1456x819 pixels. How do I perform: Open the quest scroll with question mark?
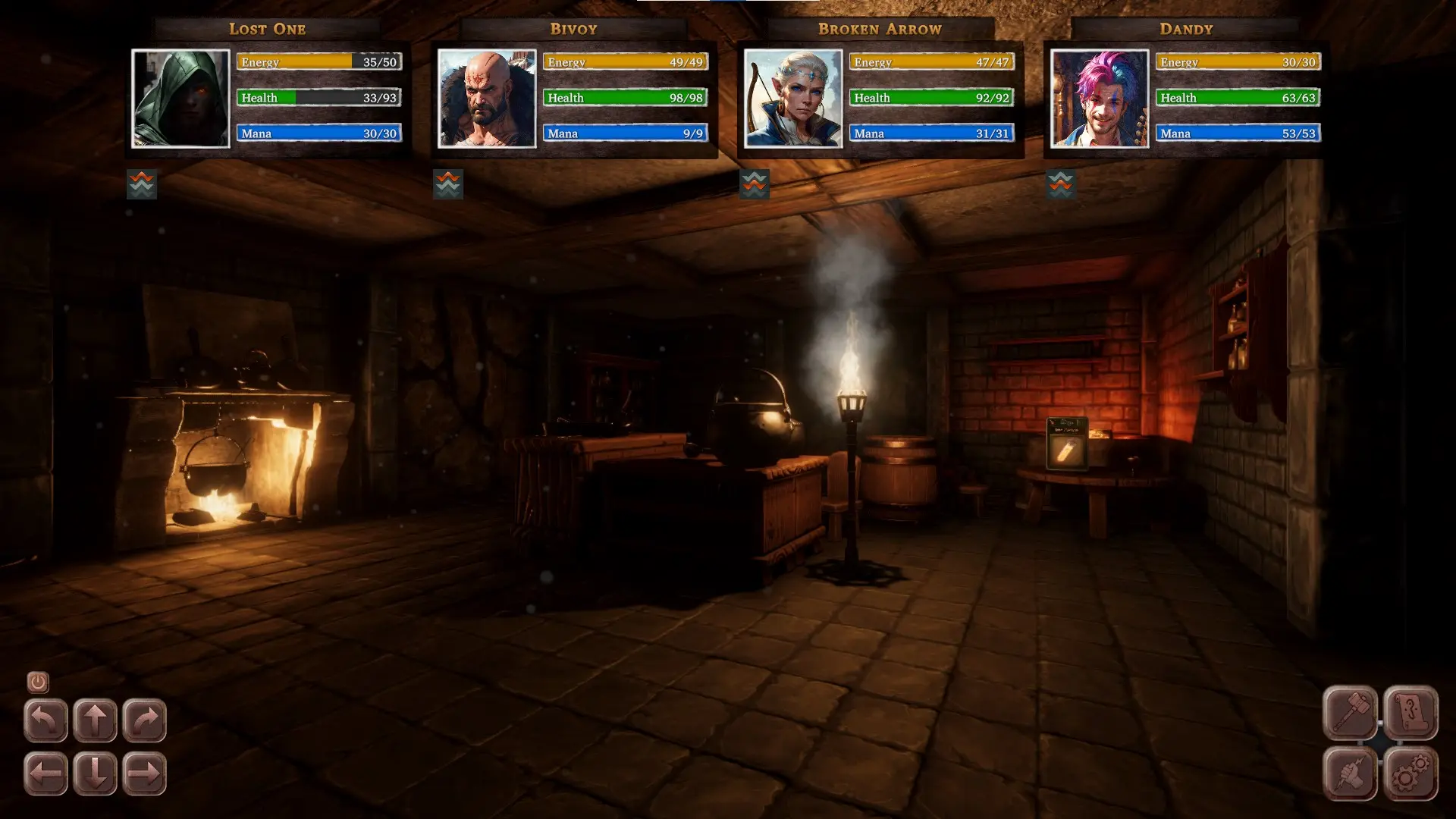click(1410, 713)
